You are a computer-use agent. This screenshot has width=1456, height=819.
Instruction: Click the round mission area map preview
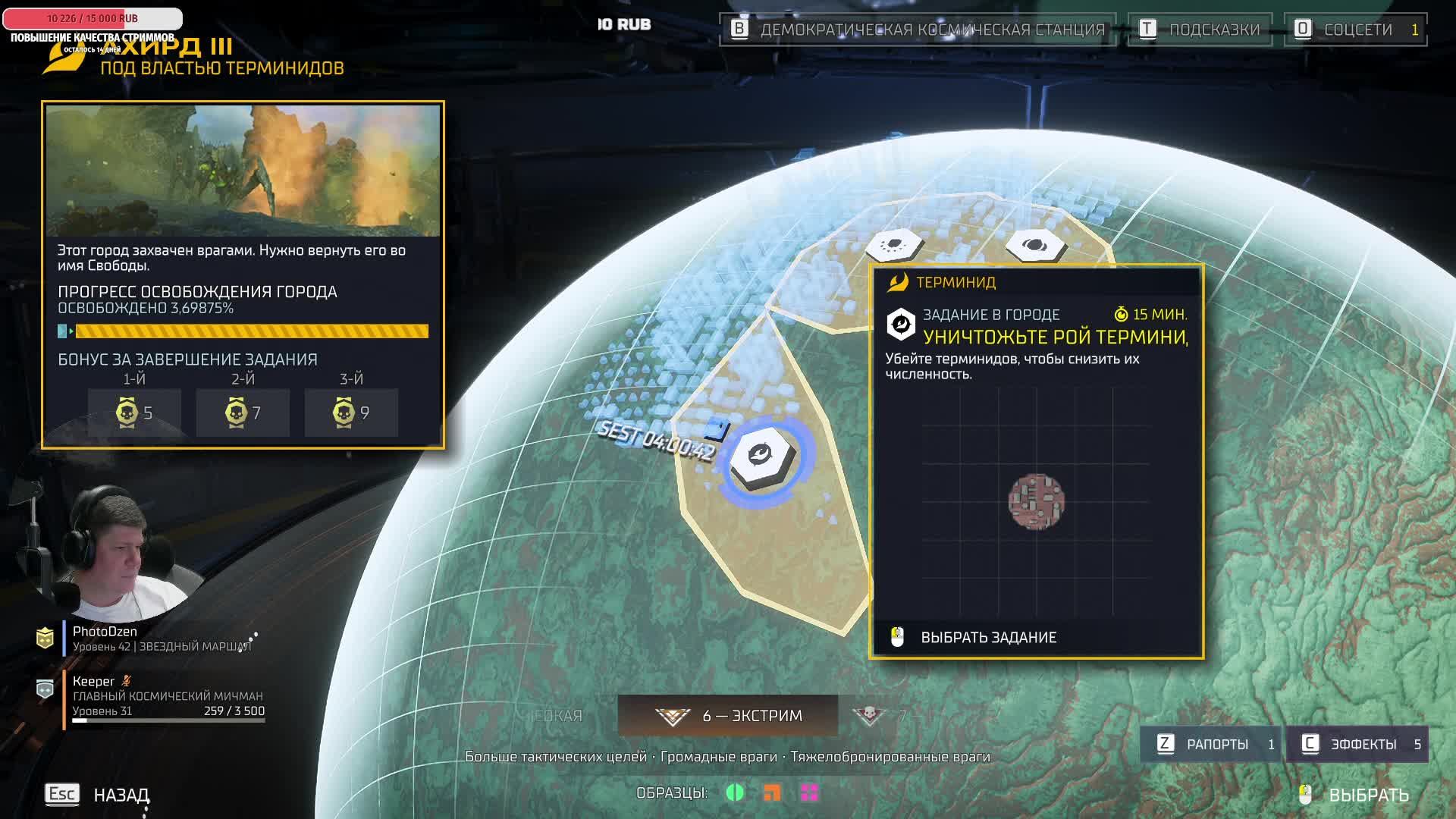coord(1036,501)
